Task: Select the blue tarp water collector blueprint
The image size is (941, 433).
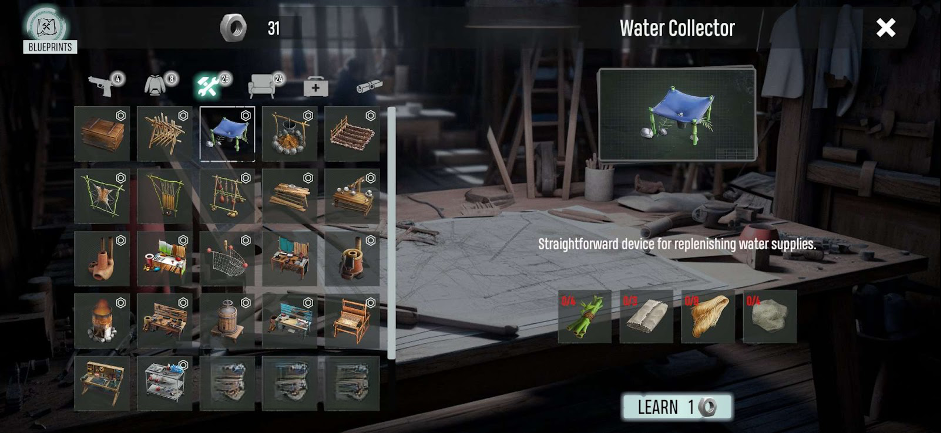Action: pyautogui.click(x=227, y=134)
